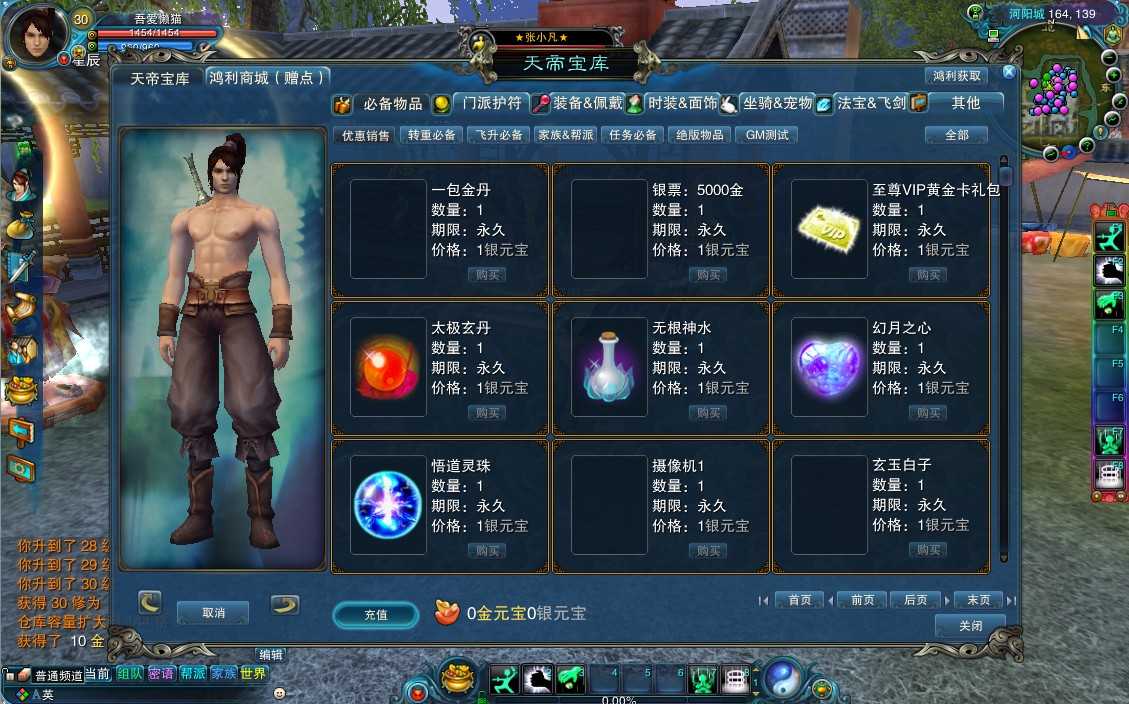The height and width of the screenshot is (704, 1129).
Task: Select the 其他 category
Action: 965,103
